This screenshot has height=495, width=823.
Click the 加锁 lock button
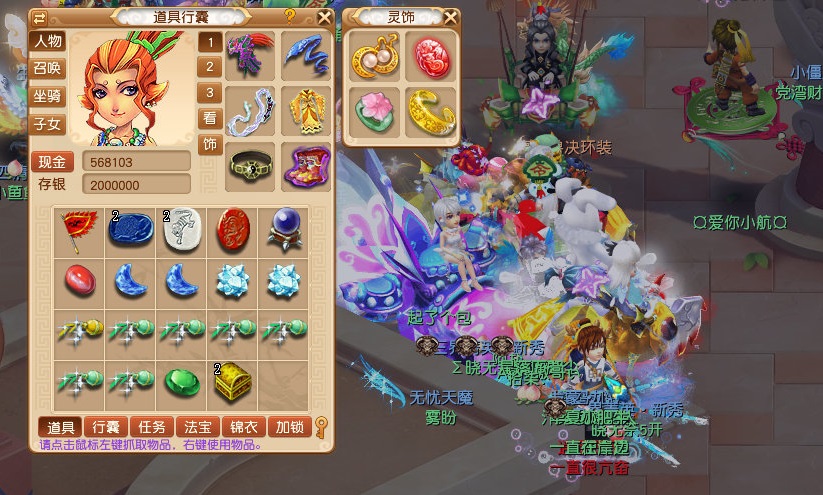(289, 427)
